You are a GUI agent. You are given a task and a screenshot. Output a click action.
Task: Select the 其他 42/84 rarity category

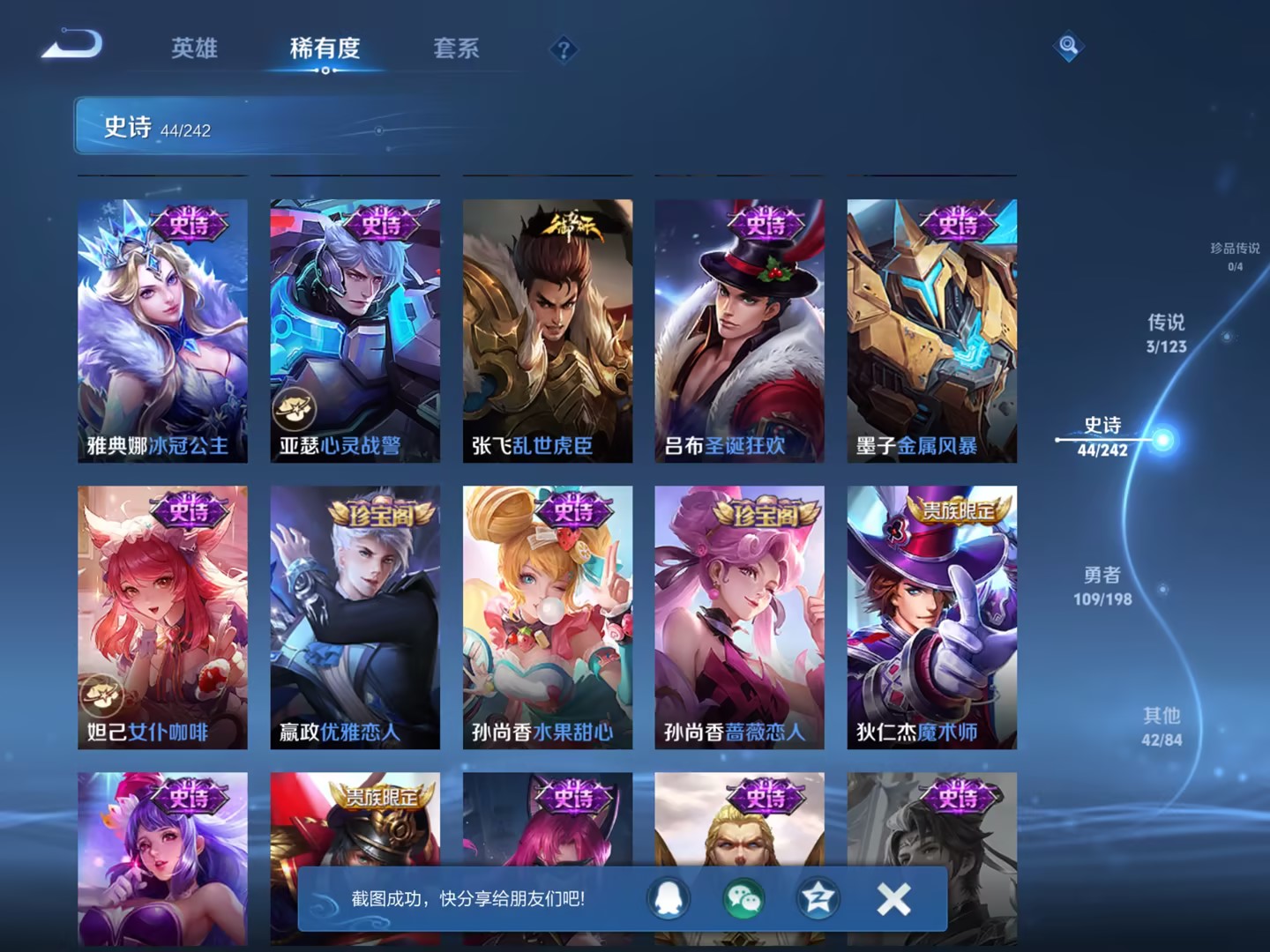coord(1162,727)
